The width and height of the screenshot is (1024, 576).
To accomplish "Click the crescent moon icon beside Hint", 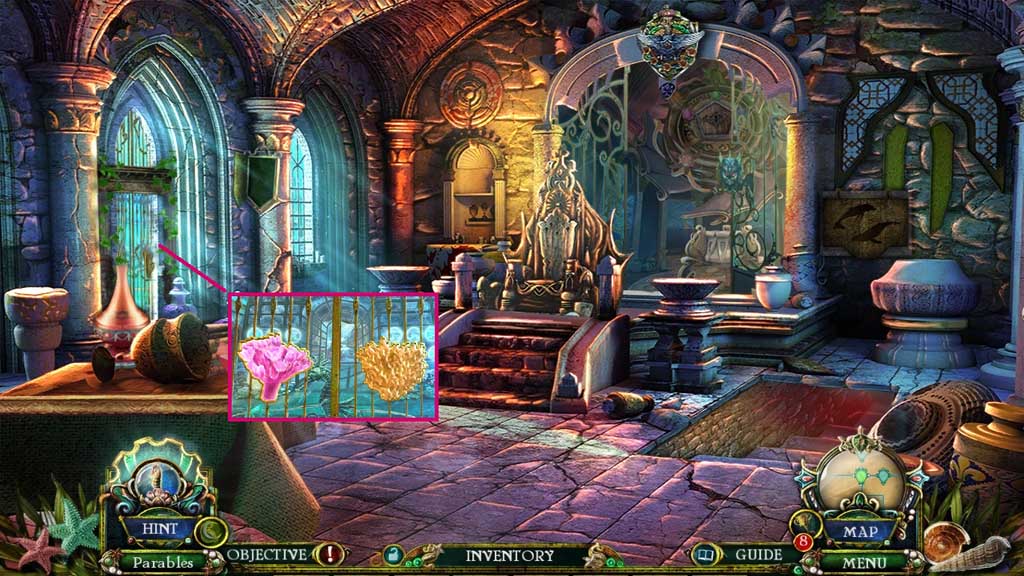I will 211,530.
